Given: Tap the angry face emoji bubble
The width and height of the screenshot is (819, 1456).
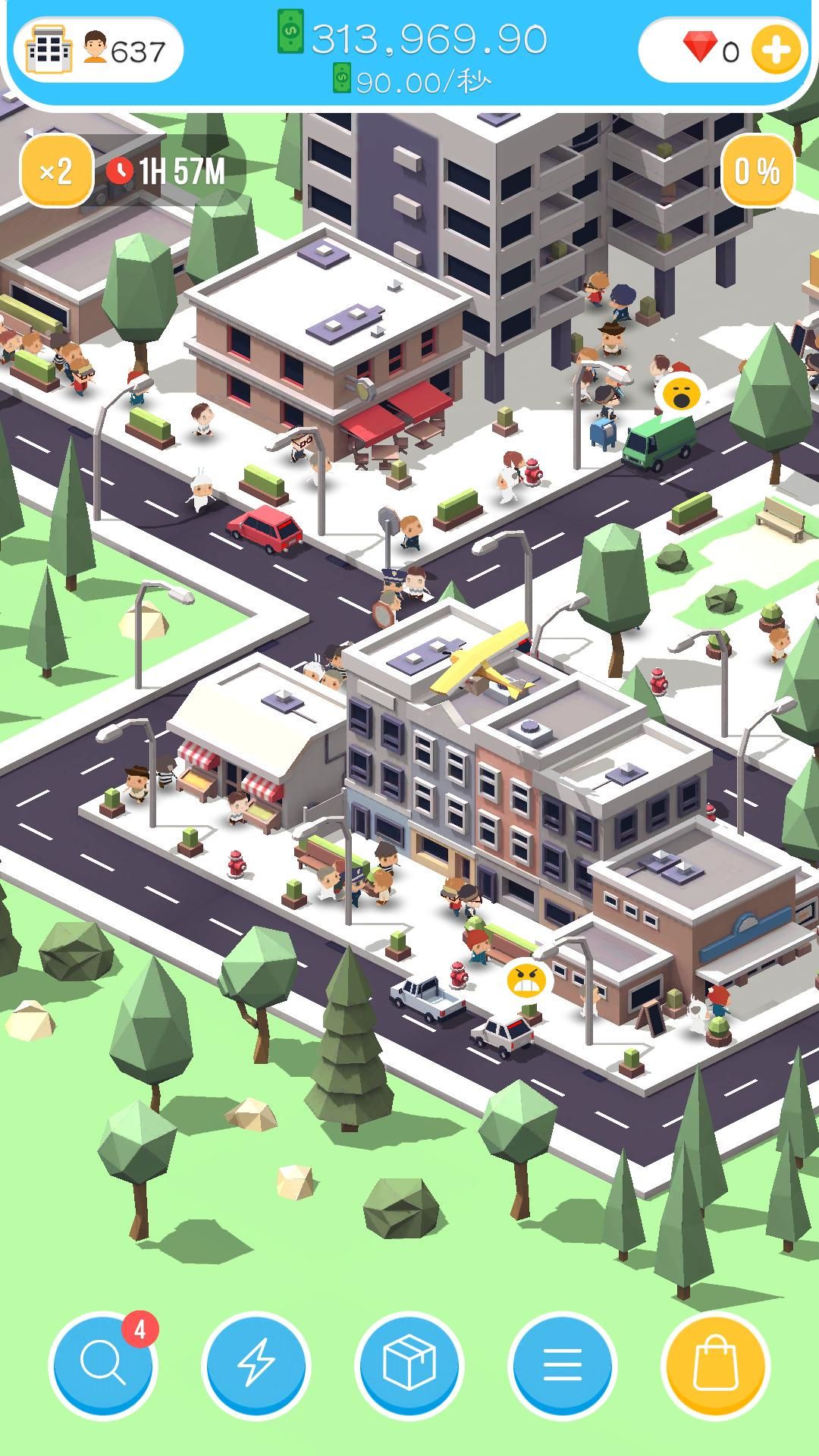Looking at the screenshot, I should click(x=526, y=981).
